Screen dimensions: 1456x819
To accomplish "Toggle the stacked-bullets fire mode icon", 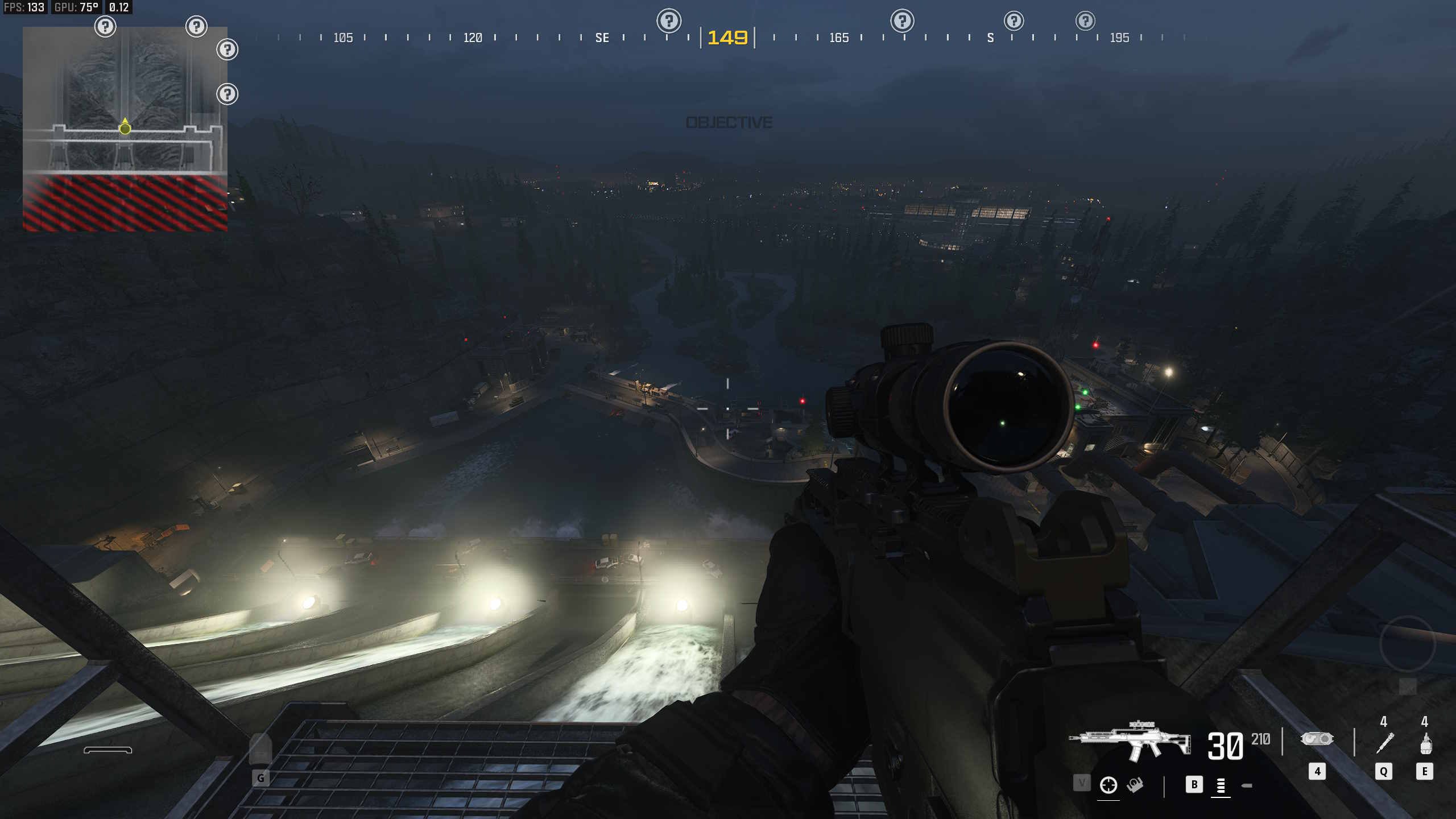I will tap(1221, 786).
